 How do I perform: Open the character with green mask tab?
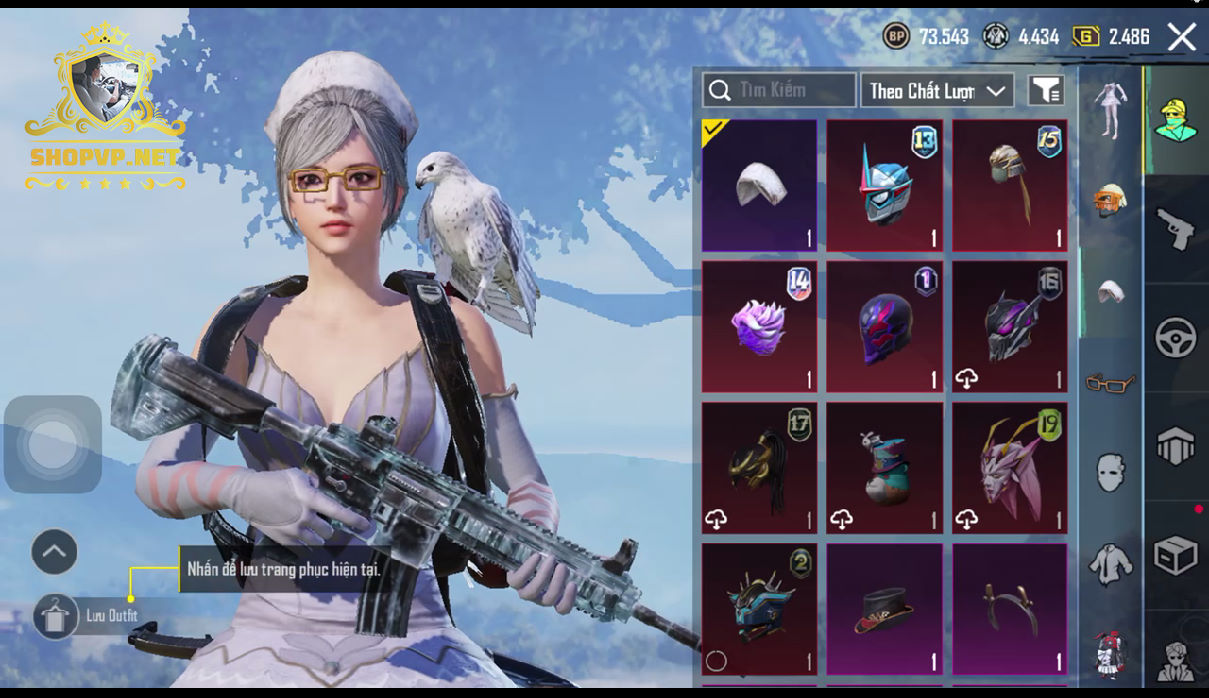tap(1175, 121)
